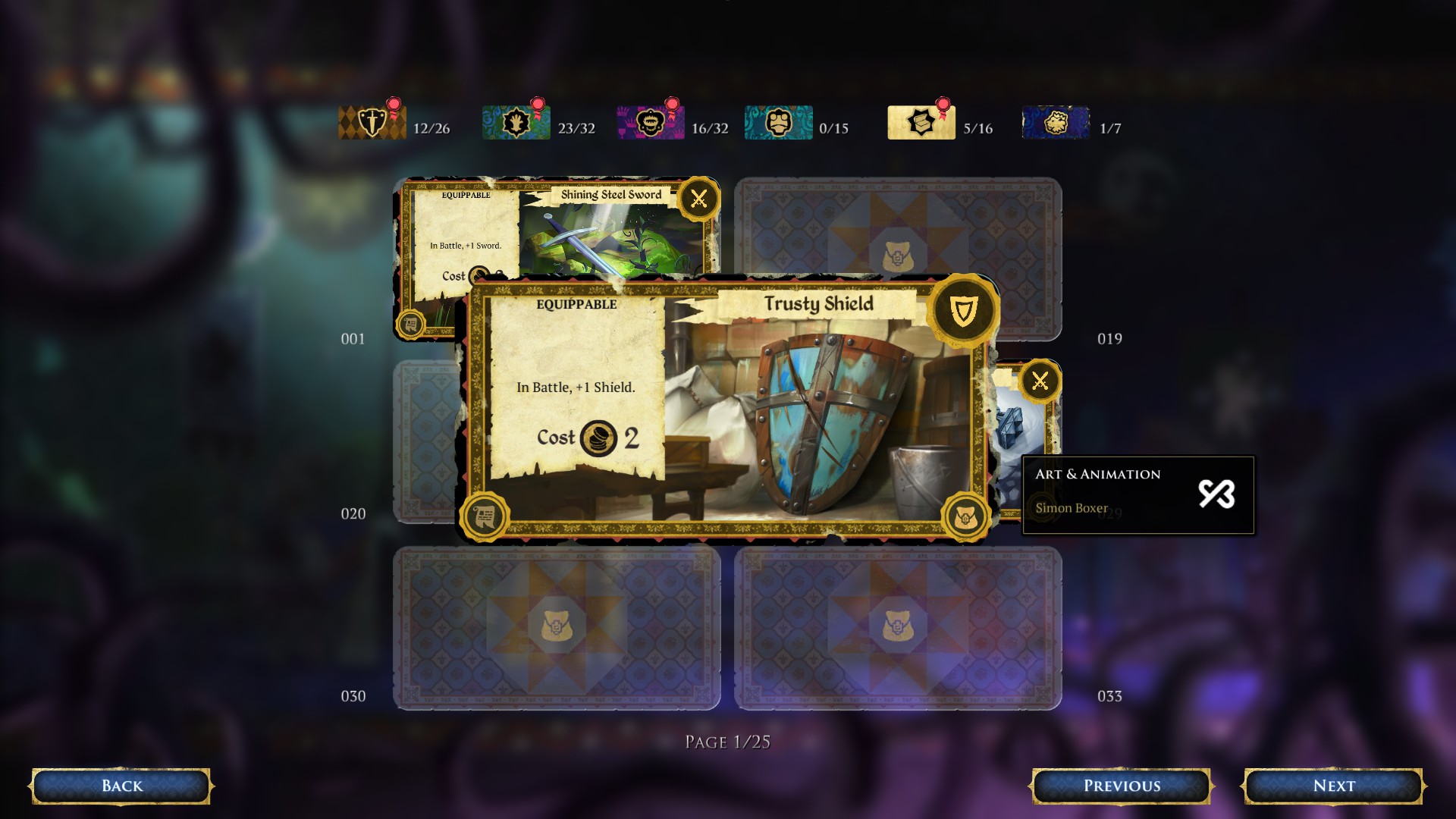
Task: Select the Trusty Shield card
Action: [x=758, y=409]
